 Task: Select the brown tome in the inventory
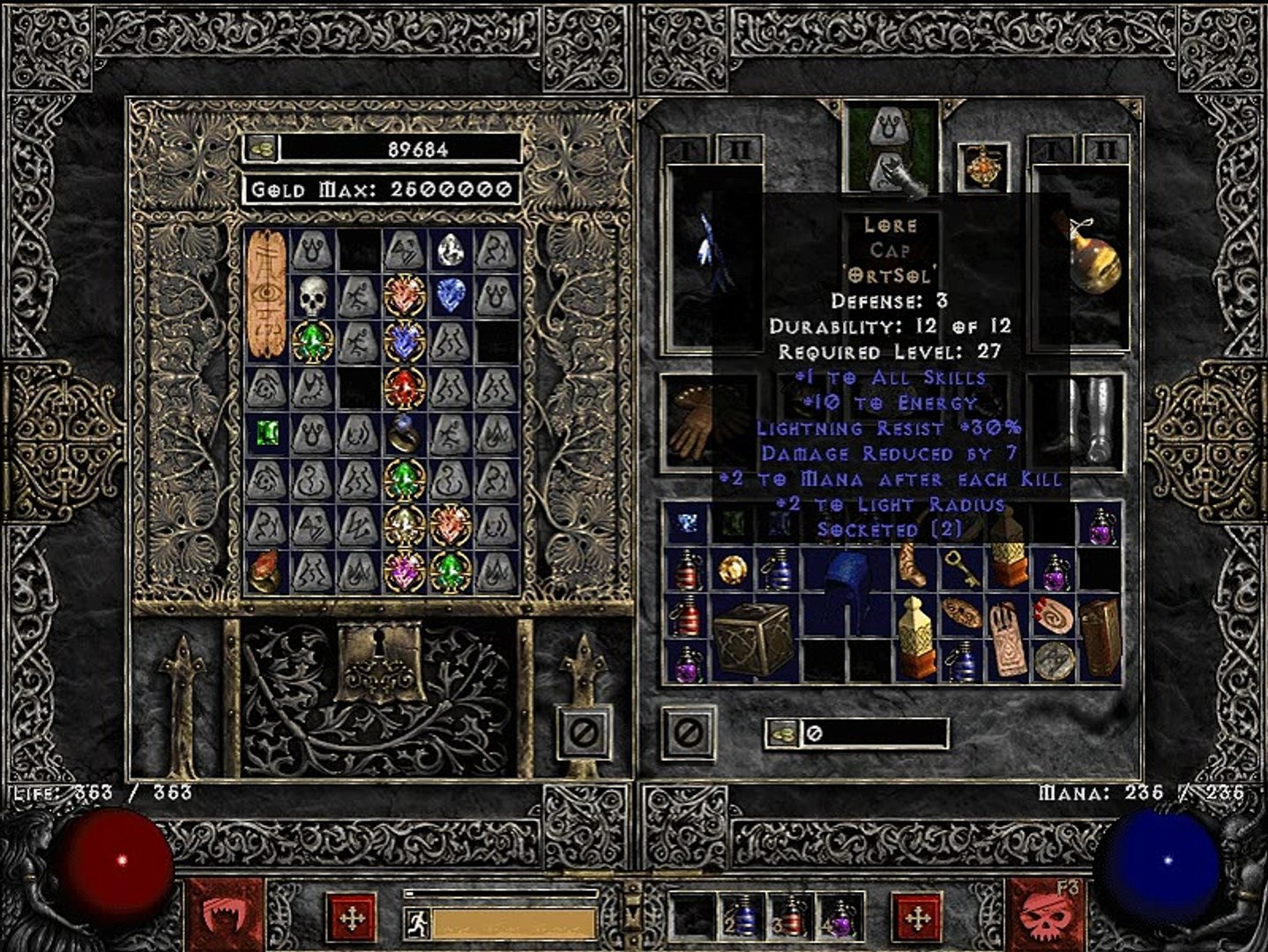[x=1099, y=638]
